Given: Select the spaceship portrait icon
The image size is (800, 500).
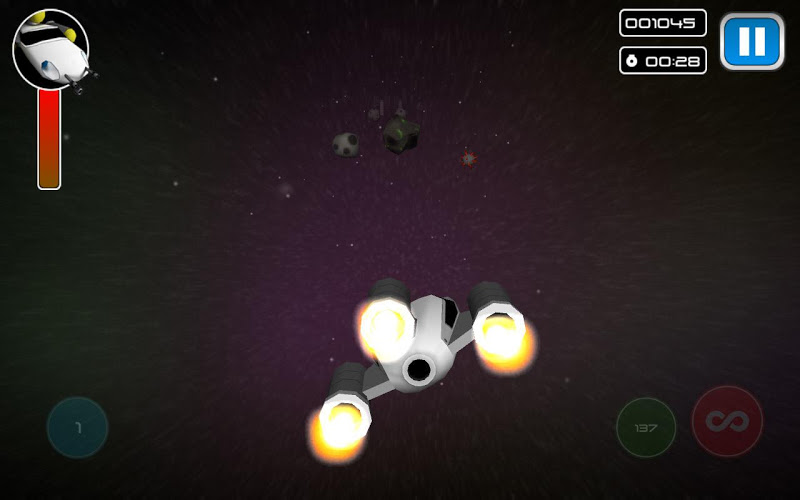Looking at the screenshot, I should click(51, 49).
